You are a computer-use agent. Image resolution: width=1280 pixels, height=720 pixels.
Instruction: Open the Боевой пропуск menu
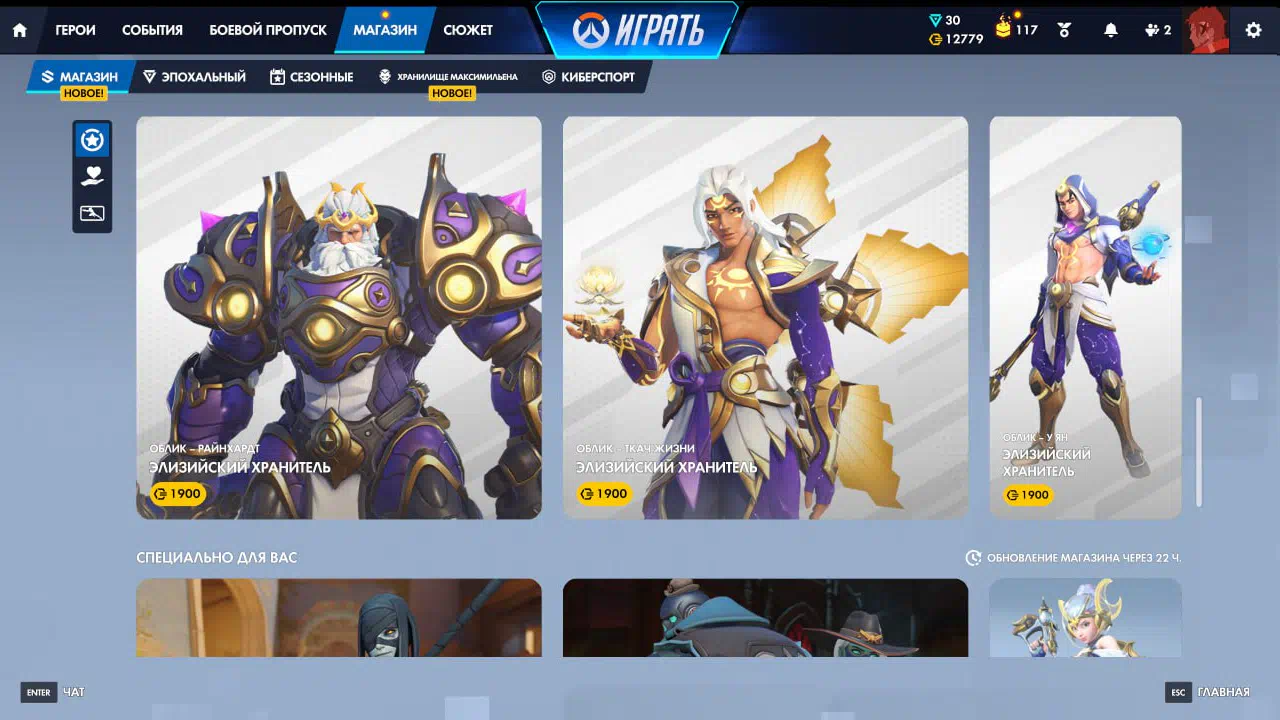tap(267, 30)
